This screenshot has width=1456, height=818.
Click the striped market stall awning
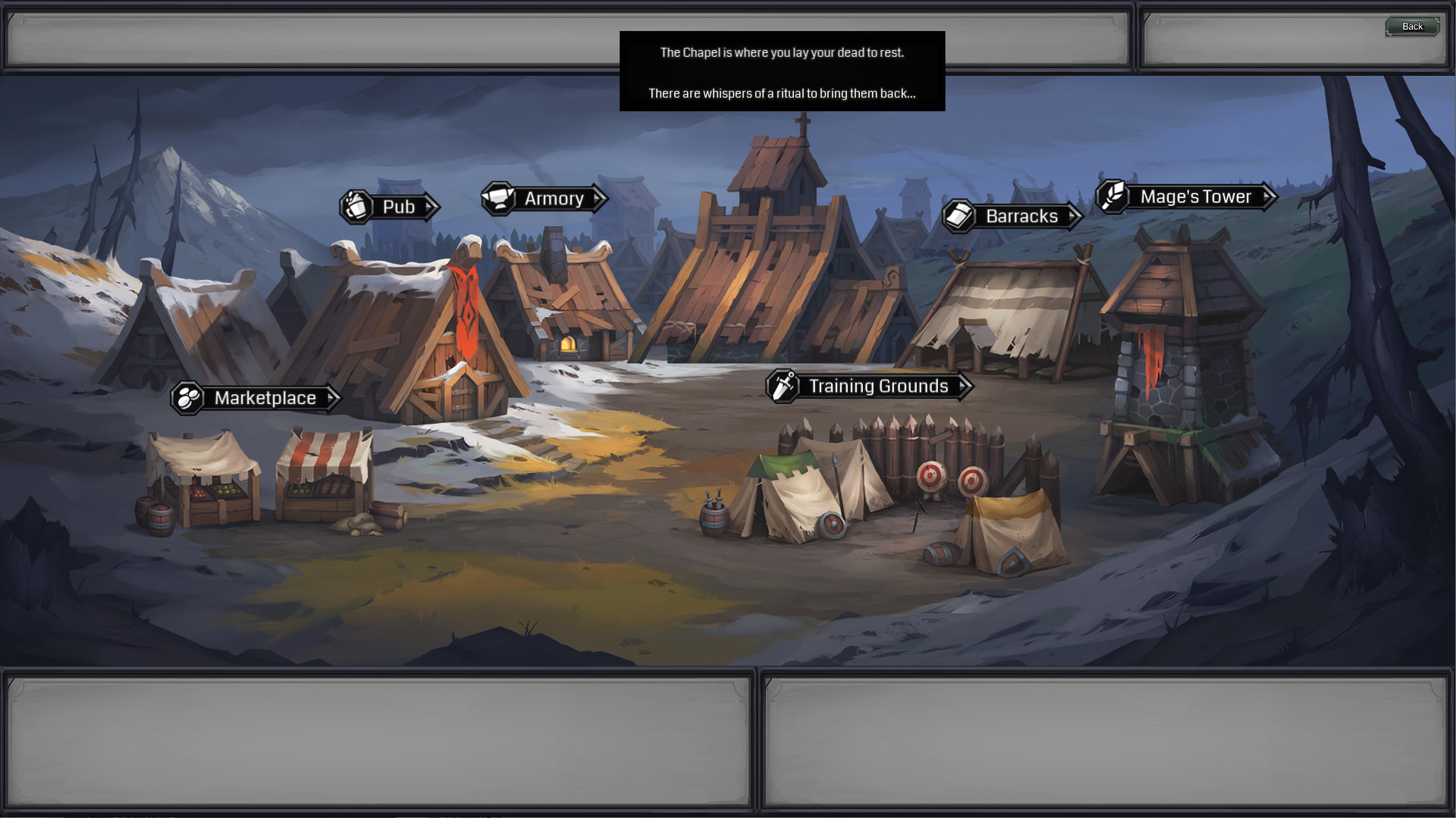325,455
